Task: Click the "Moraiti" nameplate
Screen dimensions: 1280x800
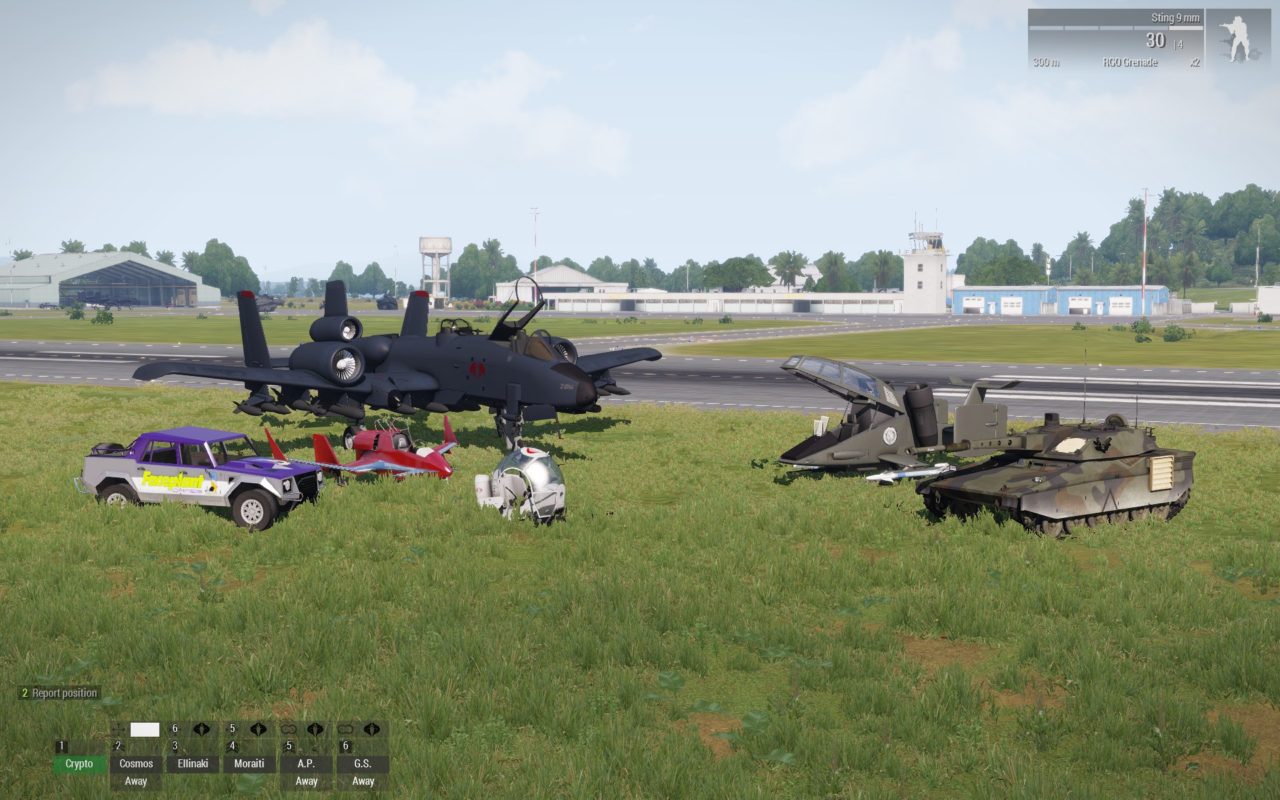Action: 250,763
